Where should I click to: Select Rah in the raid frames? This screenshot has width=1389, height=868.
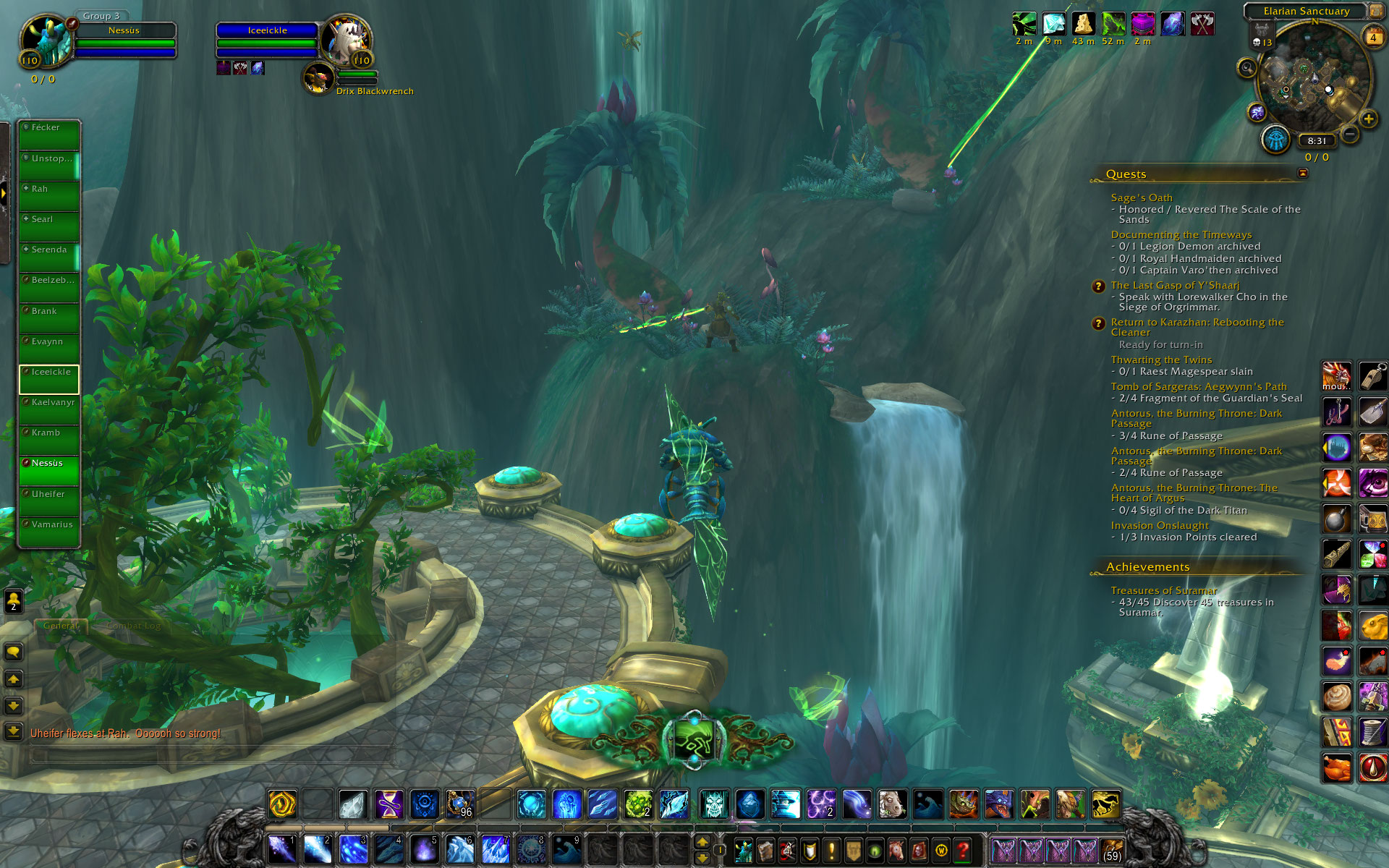[x=49, y=197]
